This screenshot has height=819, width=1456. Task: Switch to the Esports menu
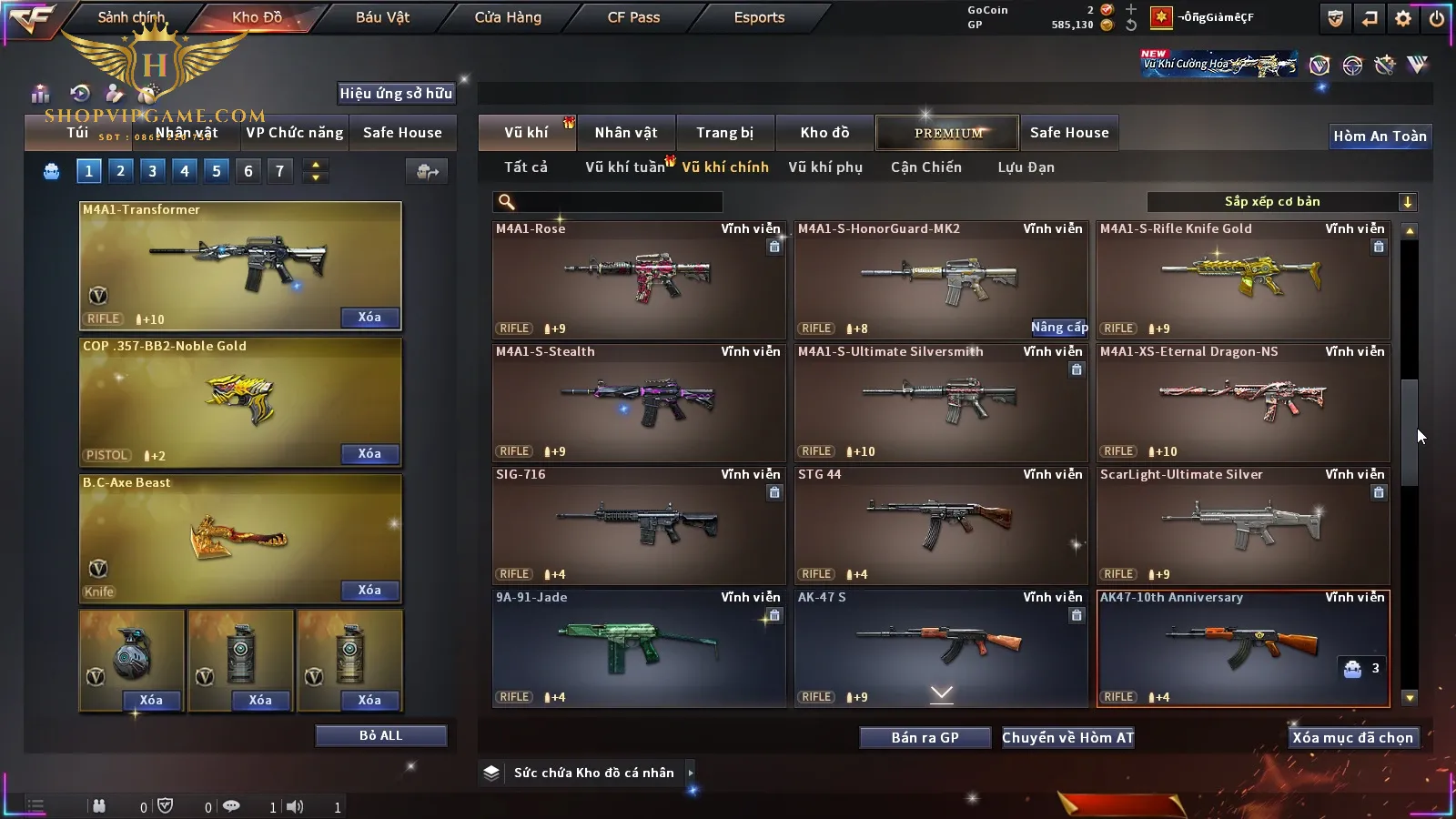759,17
